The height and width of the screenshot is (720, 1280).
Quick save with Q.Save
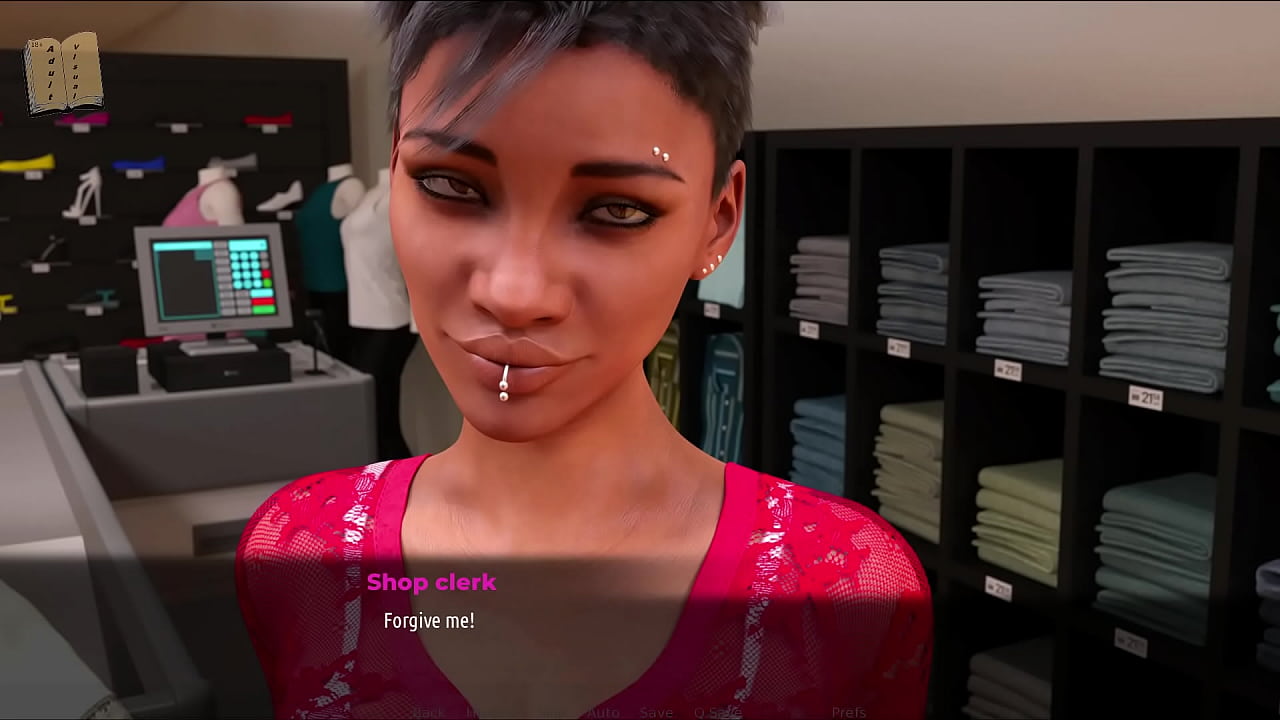pos(717,712)
